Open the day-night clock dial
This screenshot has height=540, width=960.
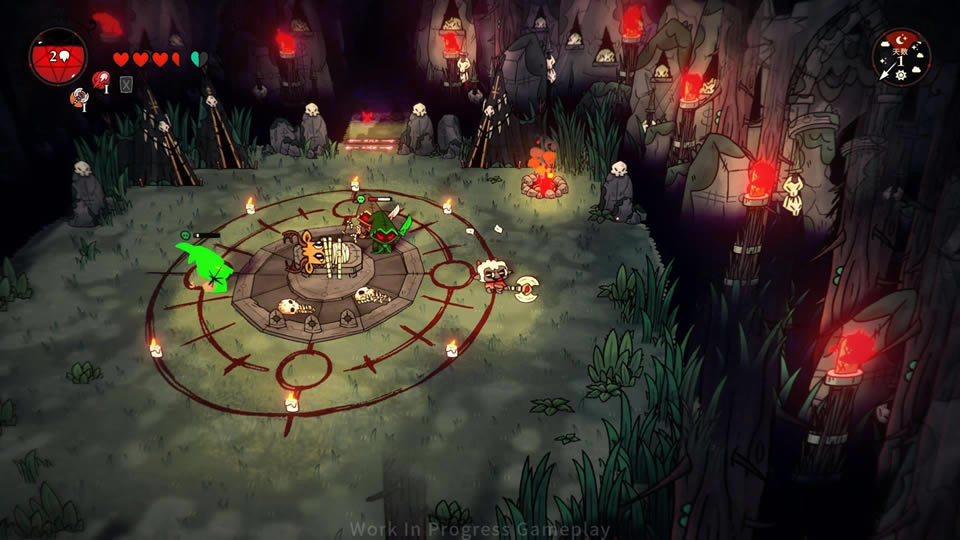pyautogui.click(x=901, y=57)
